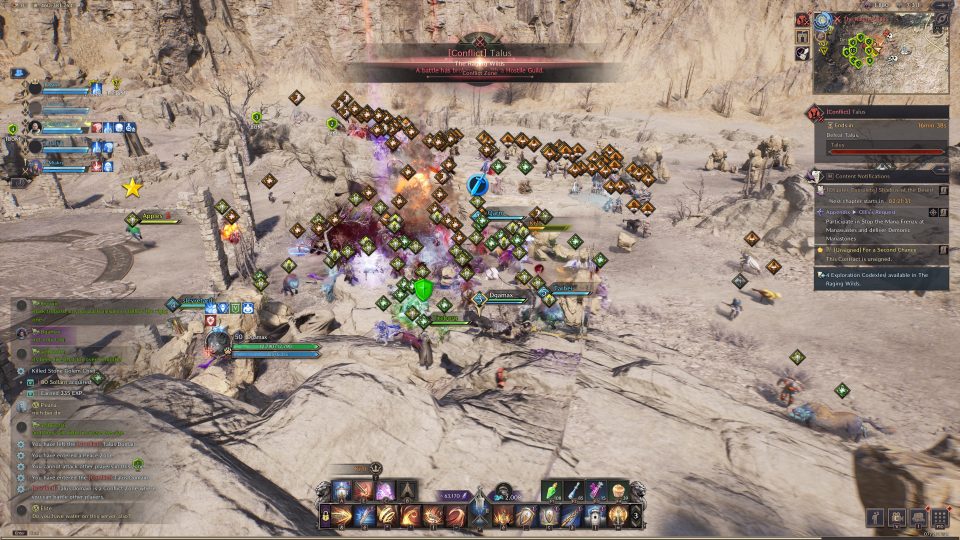960x540 pixels.
Task: Open the grid main menu button
Action: pyautogui.click(x=939, y=517)
